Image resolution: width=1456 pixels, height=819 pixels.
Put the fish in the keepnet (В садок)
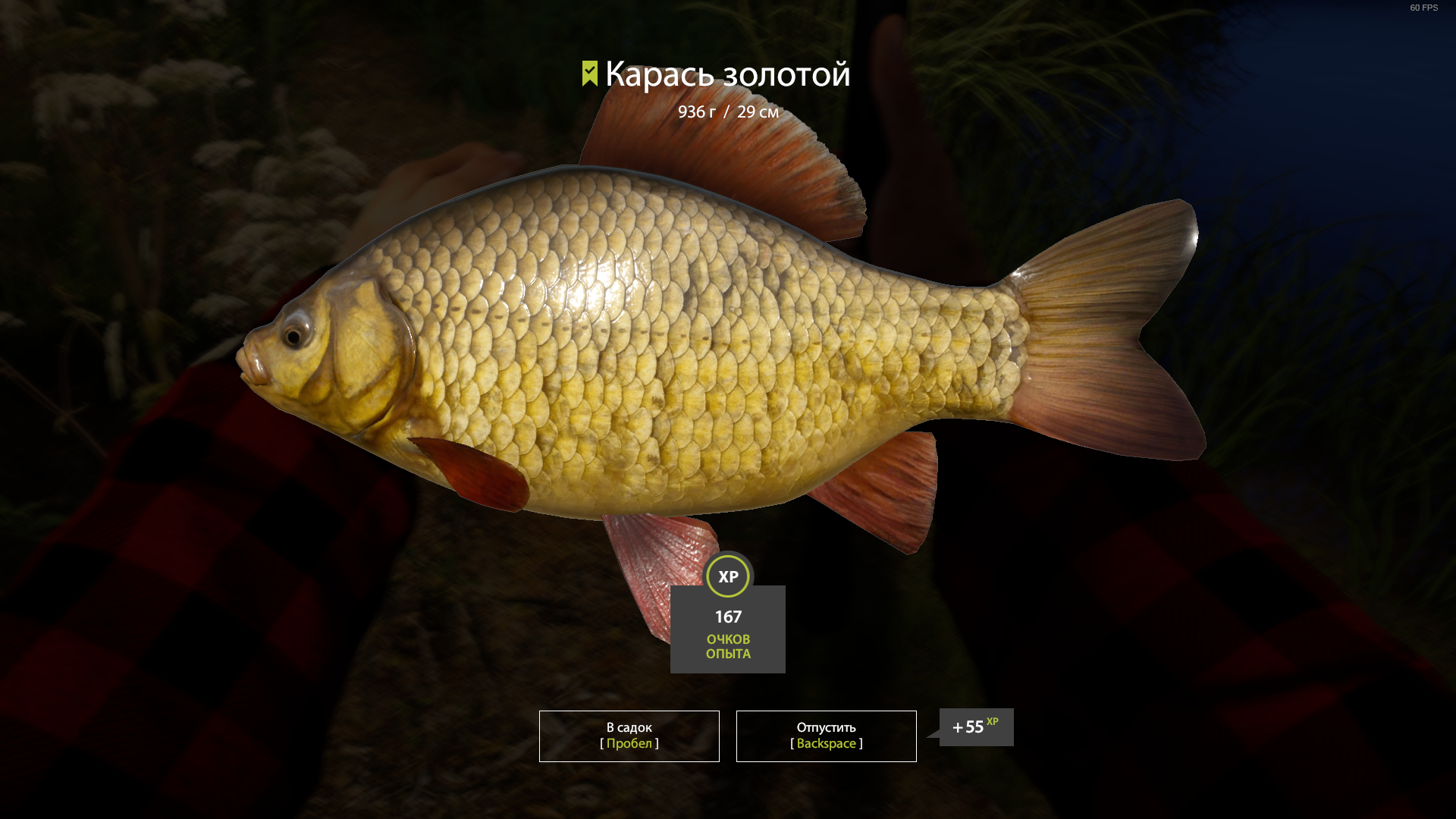click(629, 736)
